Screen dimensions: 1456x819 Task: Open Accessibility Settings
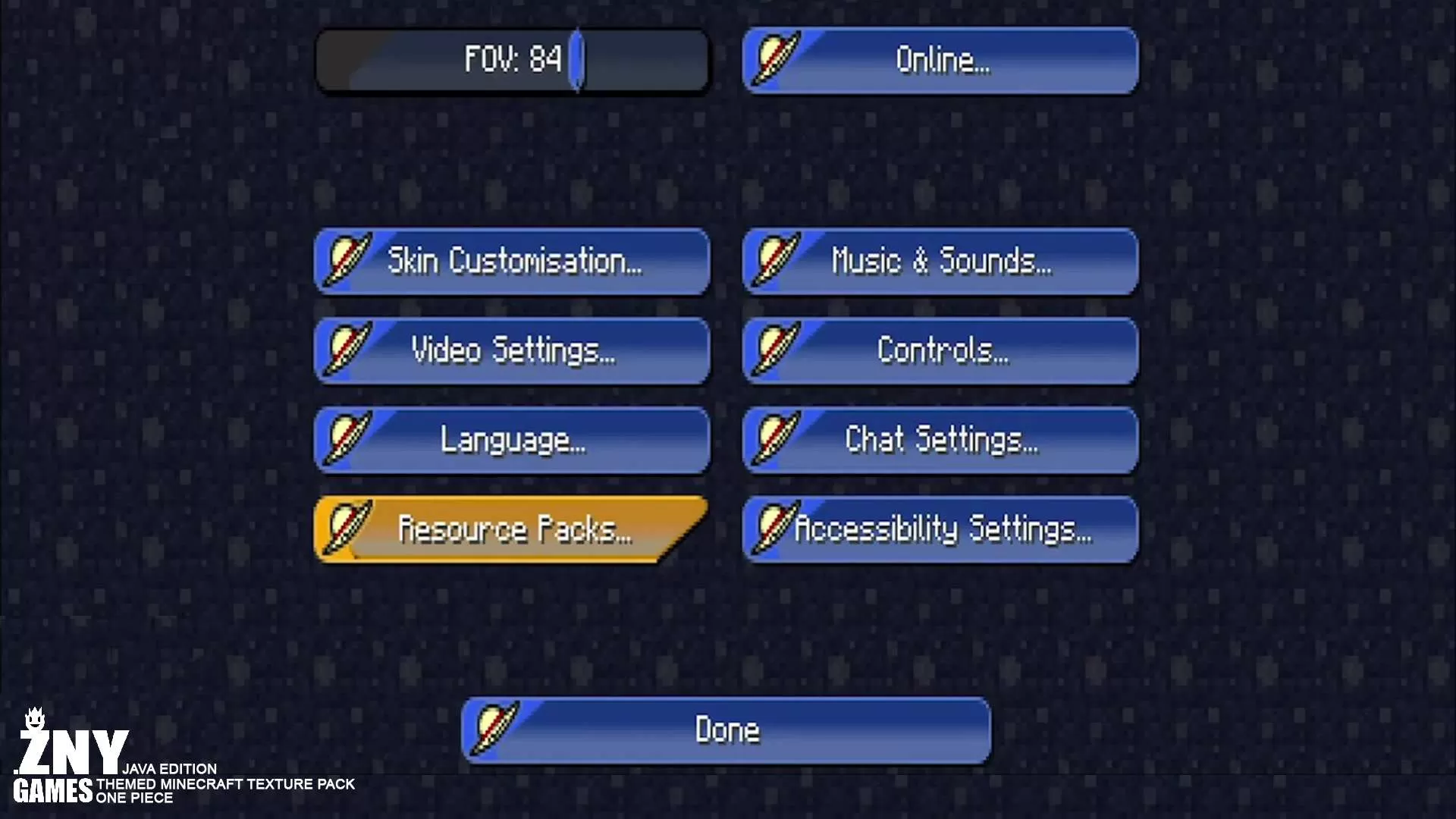click(x=940, y=529)
